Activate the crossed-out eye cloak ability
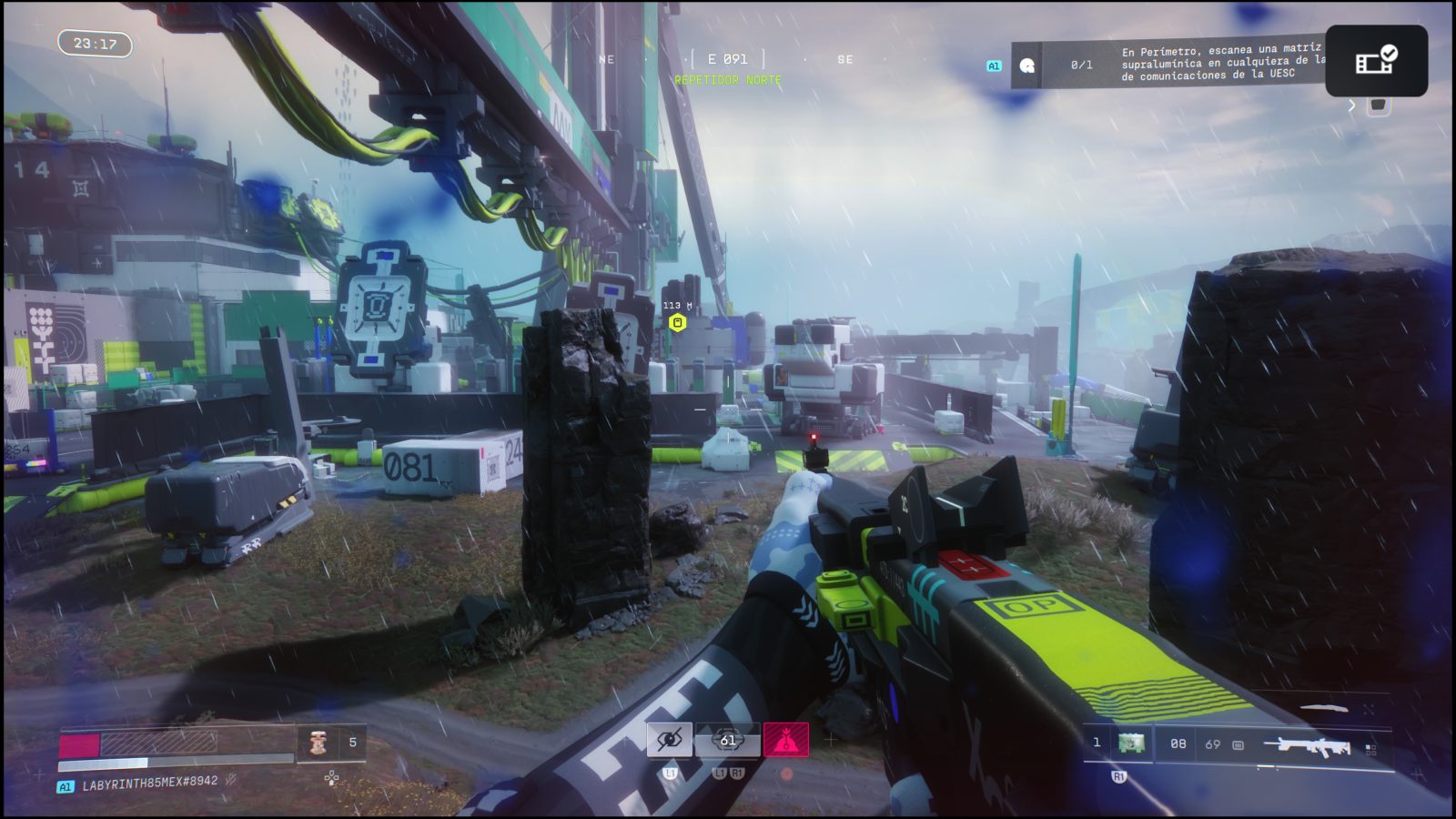Screen dimensions: 1456x819 pyautogui.click(x=669, y=740)
